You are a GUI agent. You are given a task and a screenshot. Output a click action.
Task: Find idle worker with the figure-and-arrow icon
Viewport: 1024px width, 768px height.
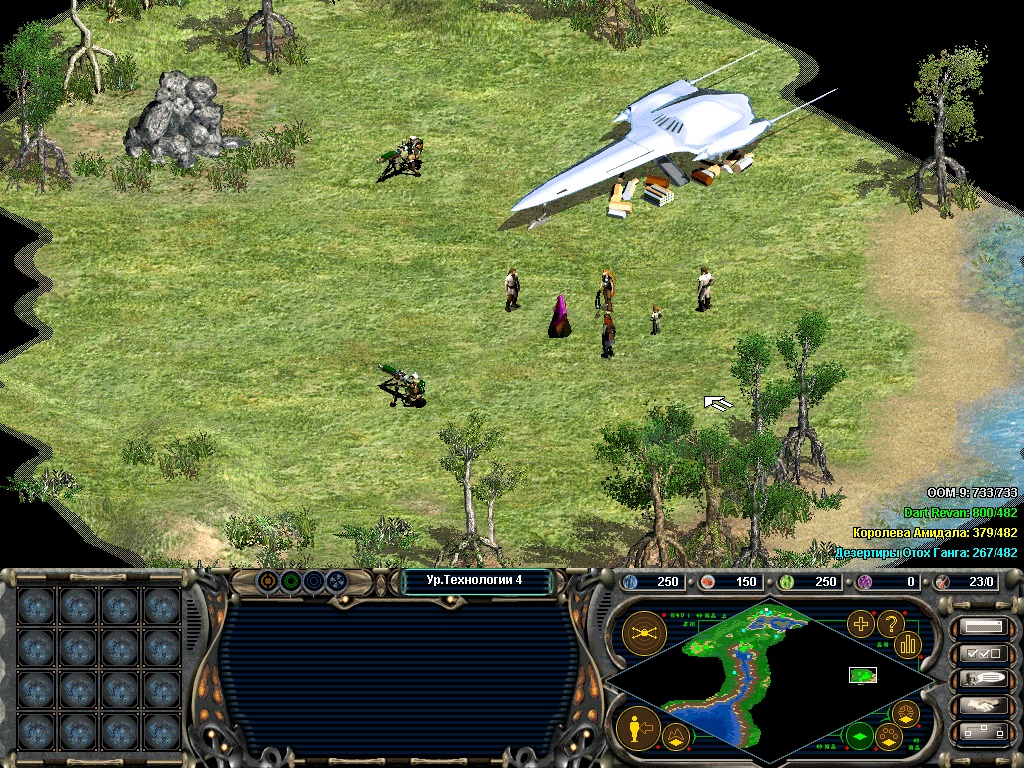[x=635, y=728]
